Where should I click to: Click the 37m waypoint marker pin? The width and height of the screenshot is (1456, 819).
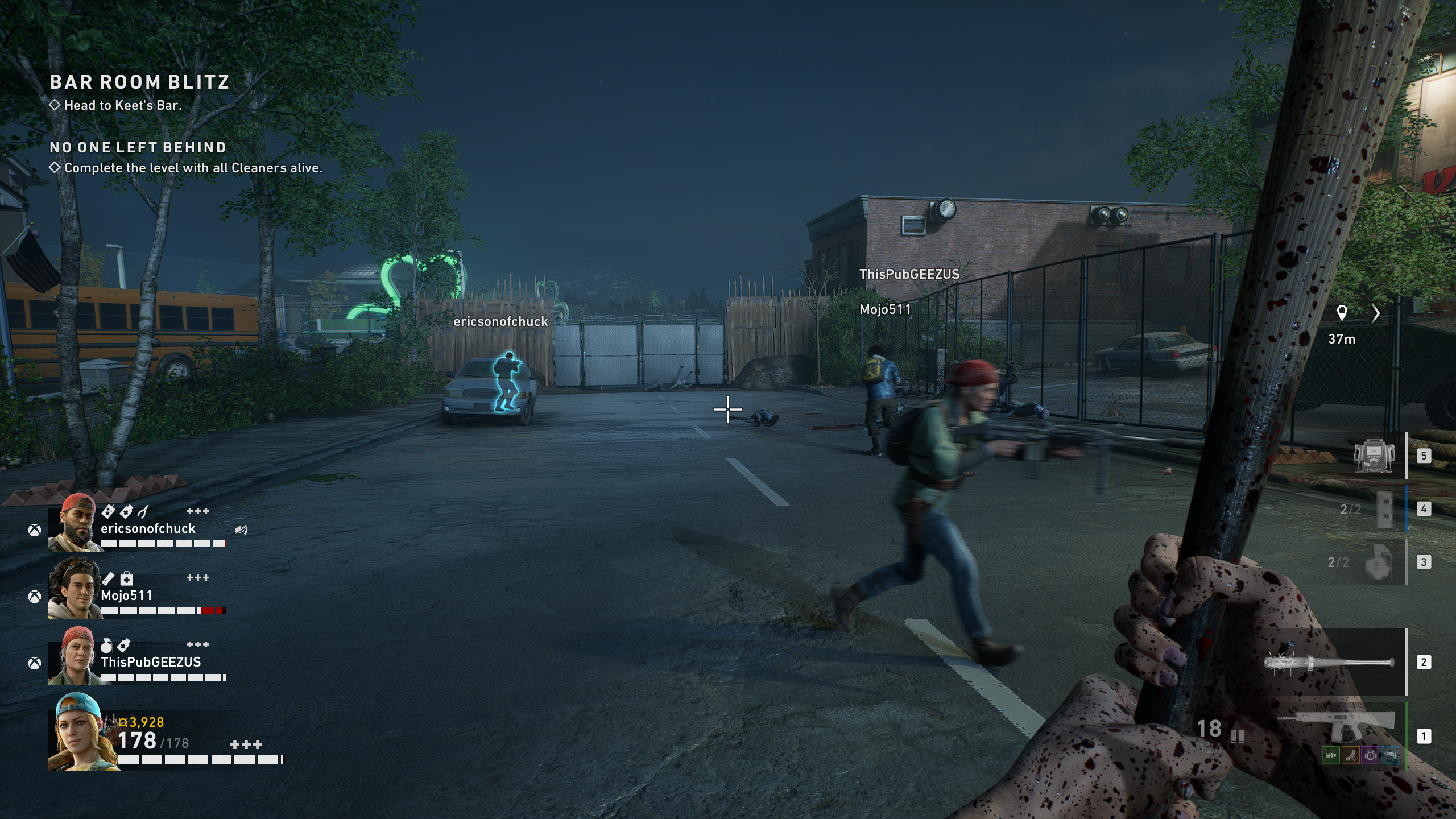1342,313
